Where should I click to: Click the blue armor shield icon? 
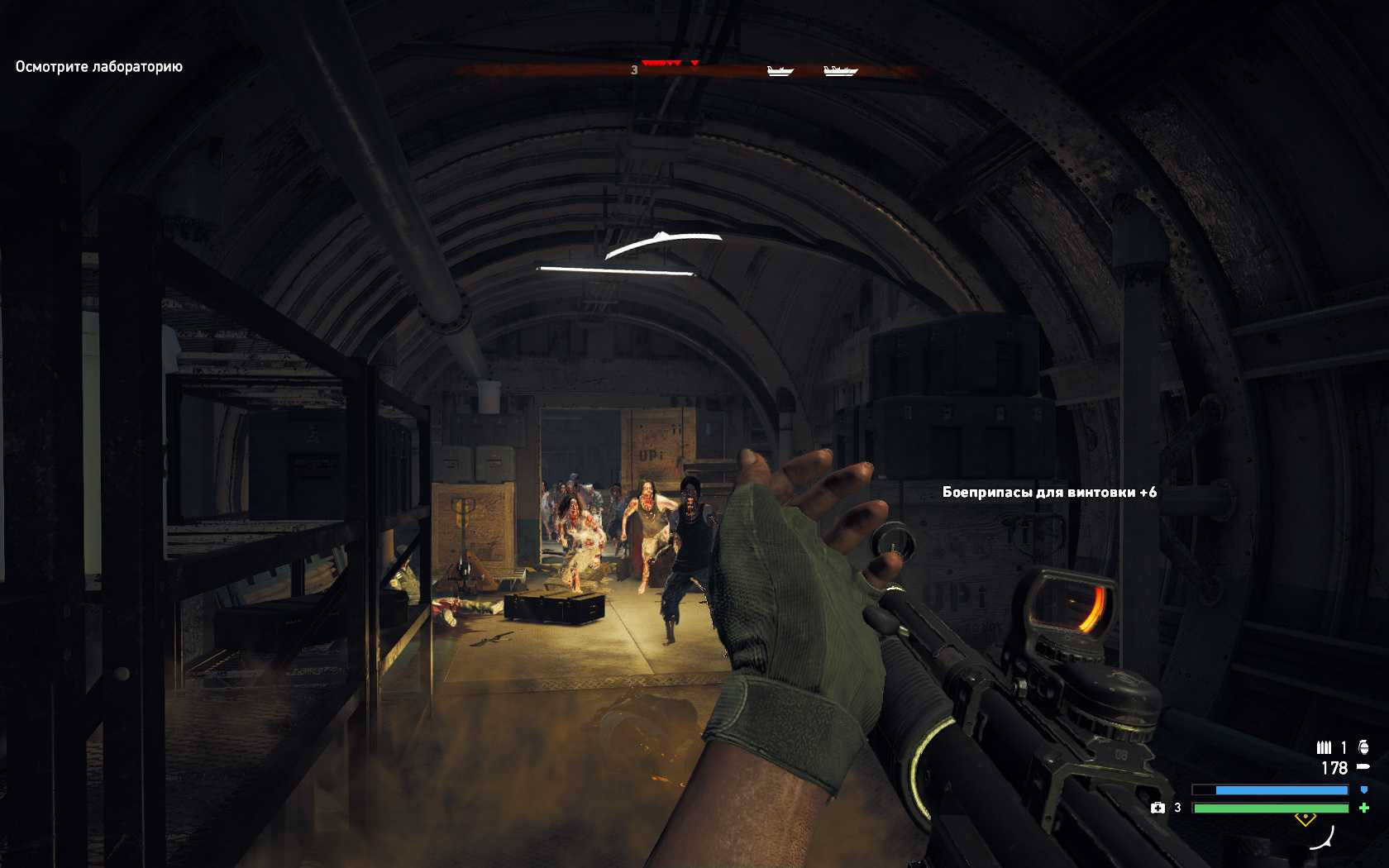coord(1363,790)
